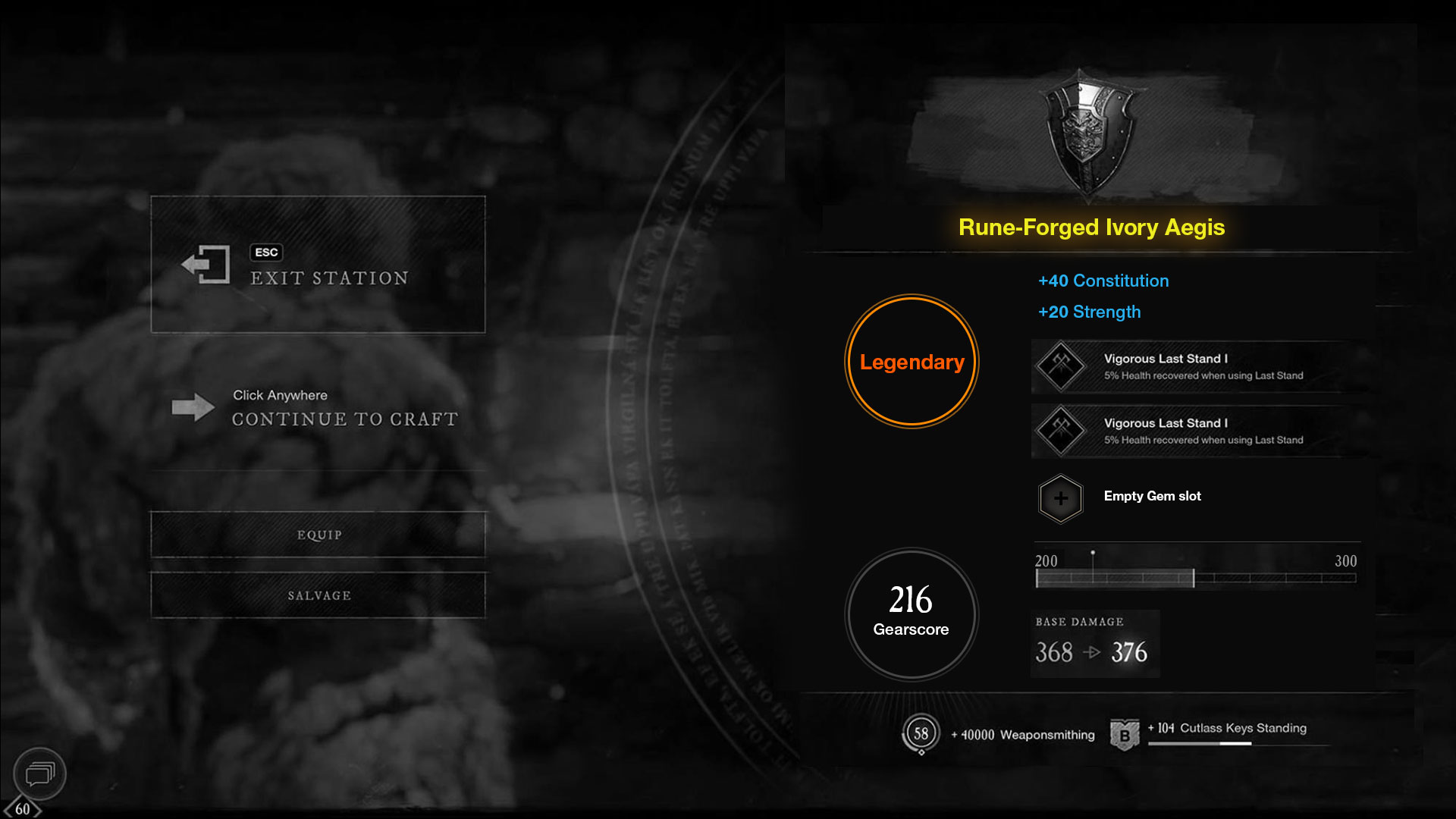Equip the Rune-Forged Ivory Aegis
This screenshot has width=1456, height=819.
(x=318, y=535)
